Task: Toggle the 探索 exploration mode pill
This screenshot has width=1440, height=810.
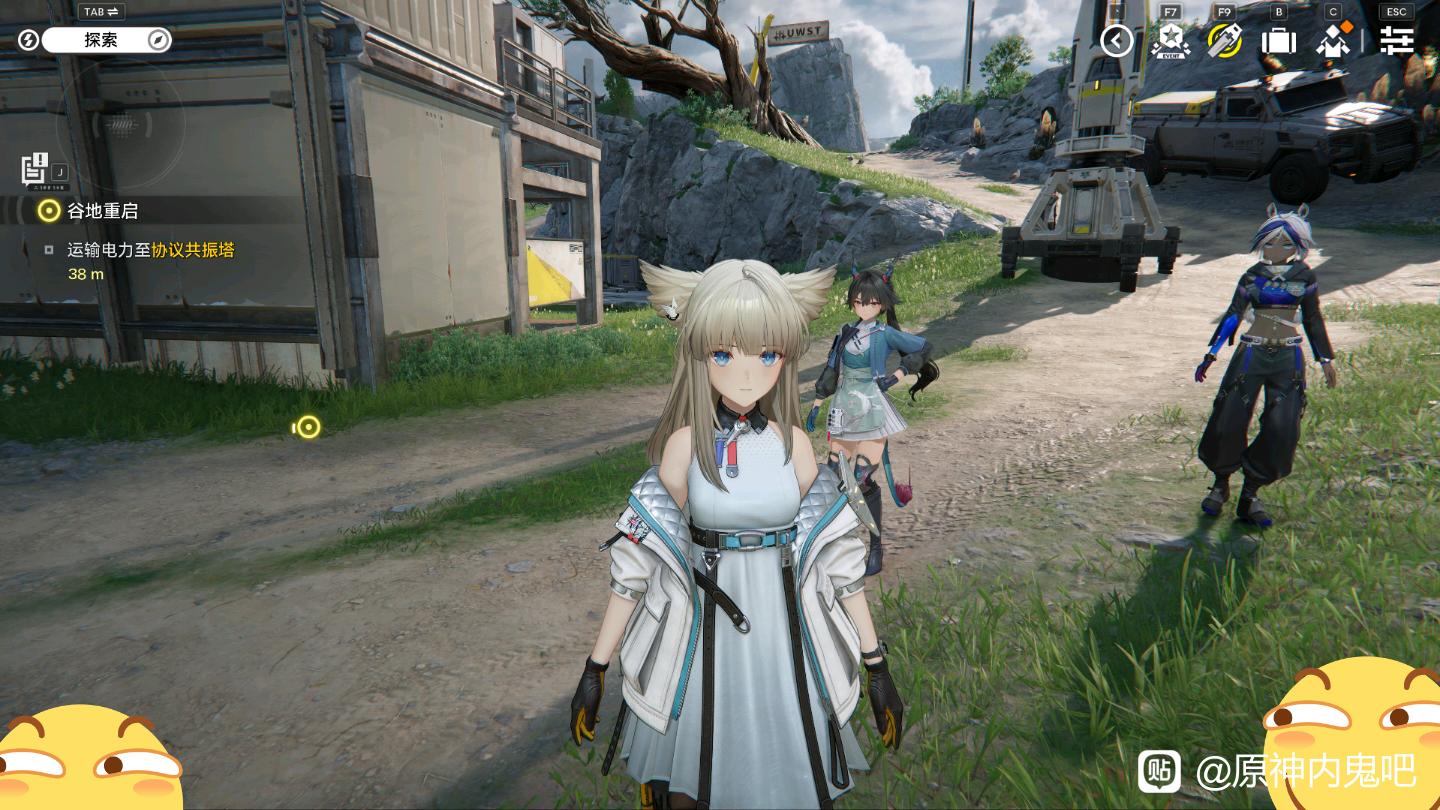Action: click(x=101, y=40)
